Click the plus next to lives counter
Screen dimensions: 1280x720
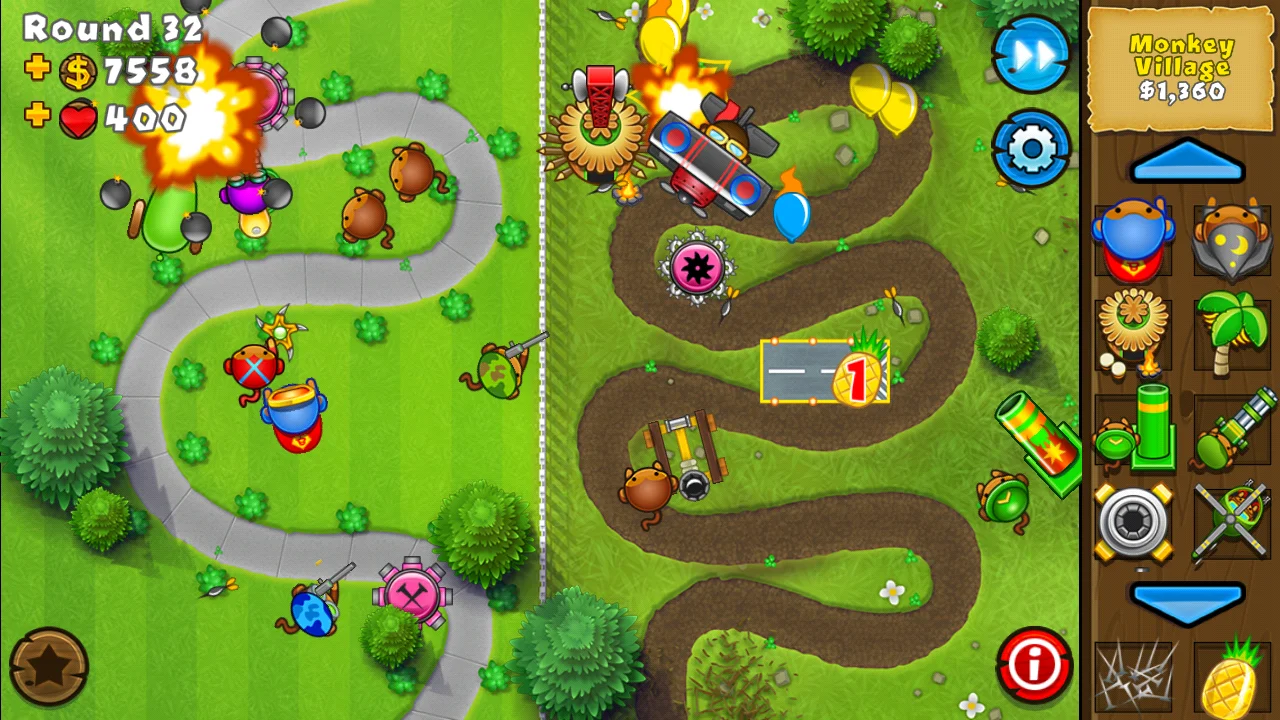38,118
